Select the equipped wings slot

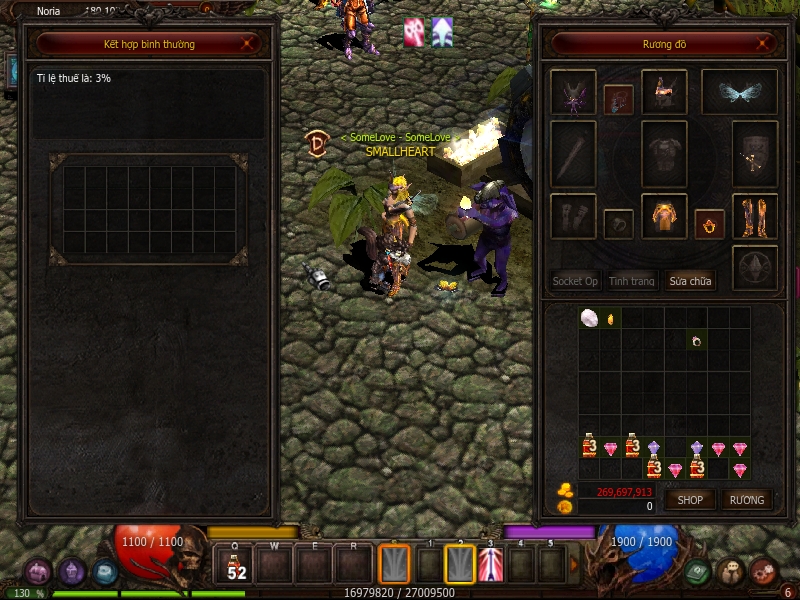(x=738, y=92)
